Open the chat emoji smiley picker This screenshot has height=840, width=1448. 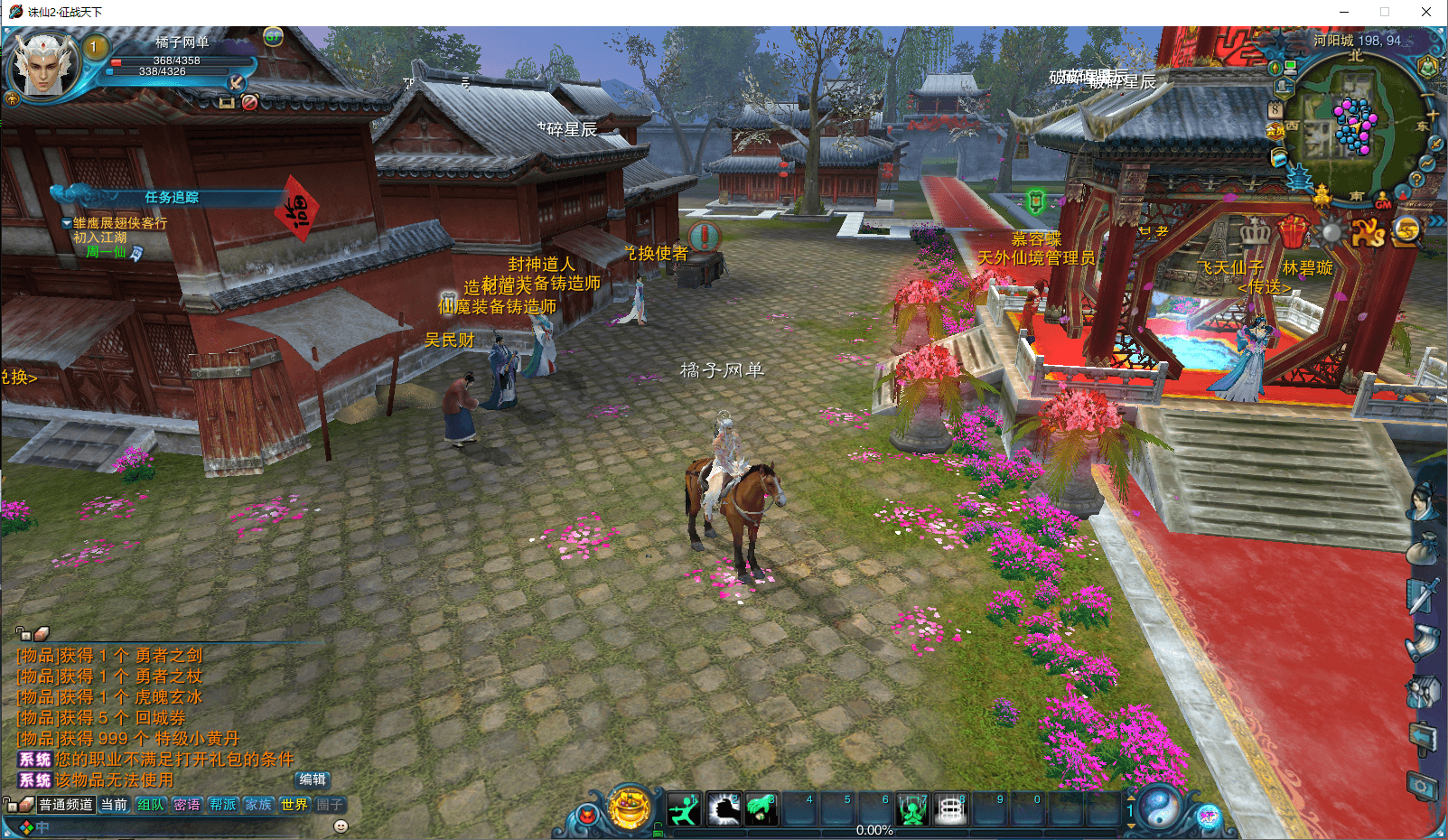(x=341, y=826)
